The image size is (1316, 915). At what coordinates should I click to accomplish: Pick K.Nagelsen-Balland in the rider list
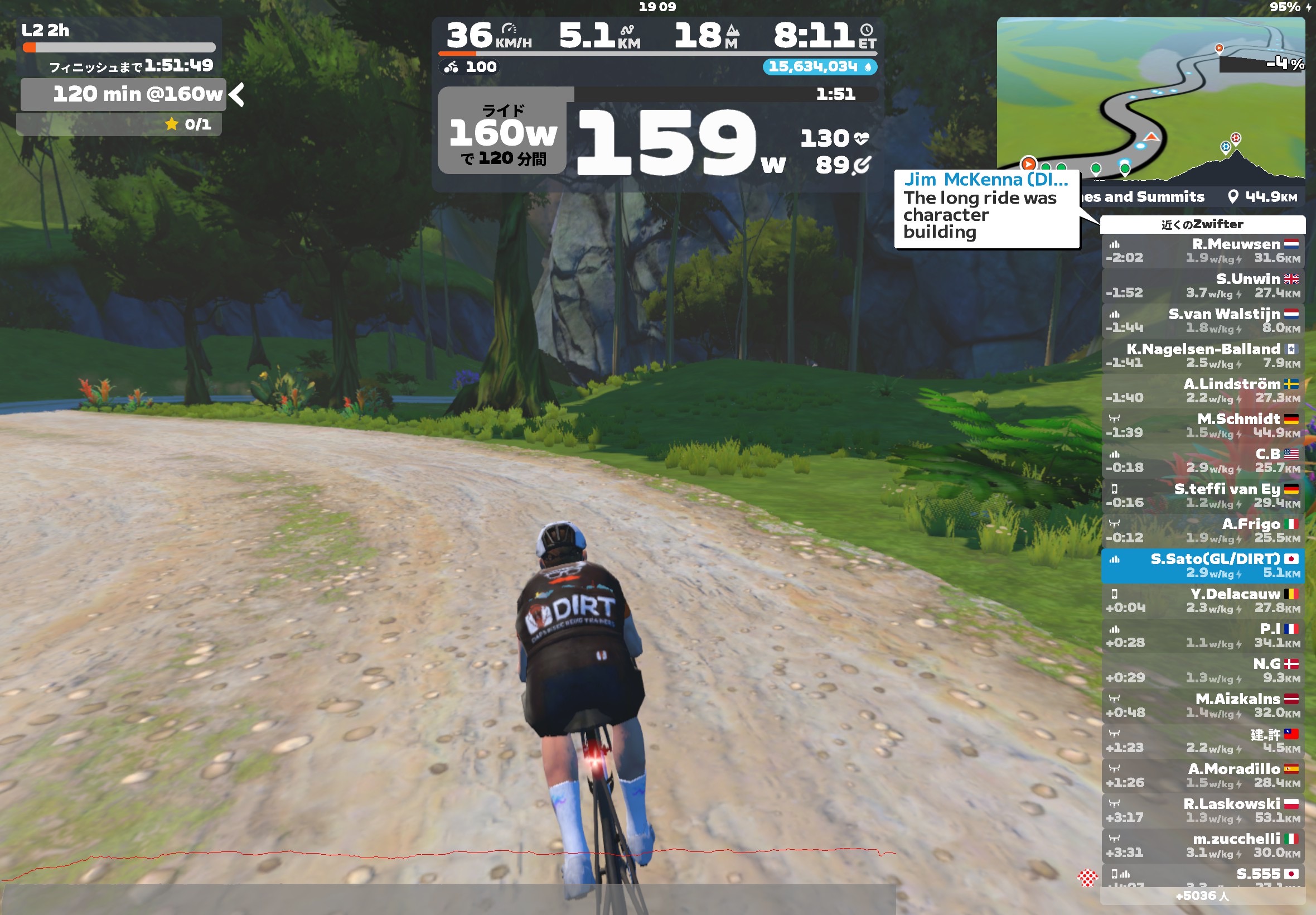coord(1203,356)
